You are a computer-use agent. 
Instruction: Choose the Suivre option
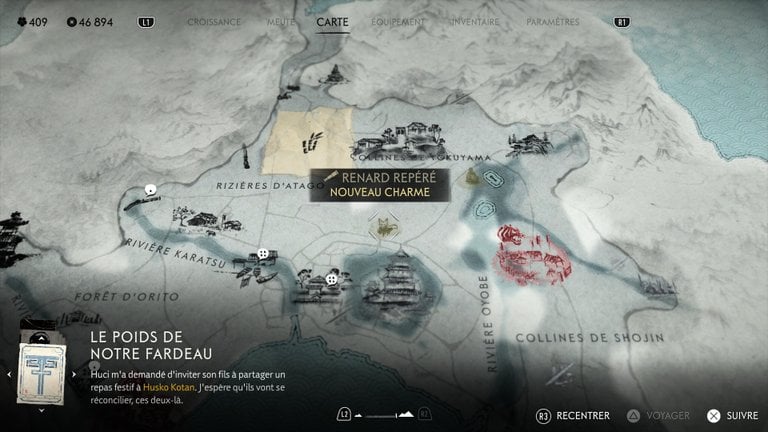[733, 414]
